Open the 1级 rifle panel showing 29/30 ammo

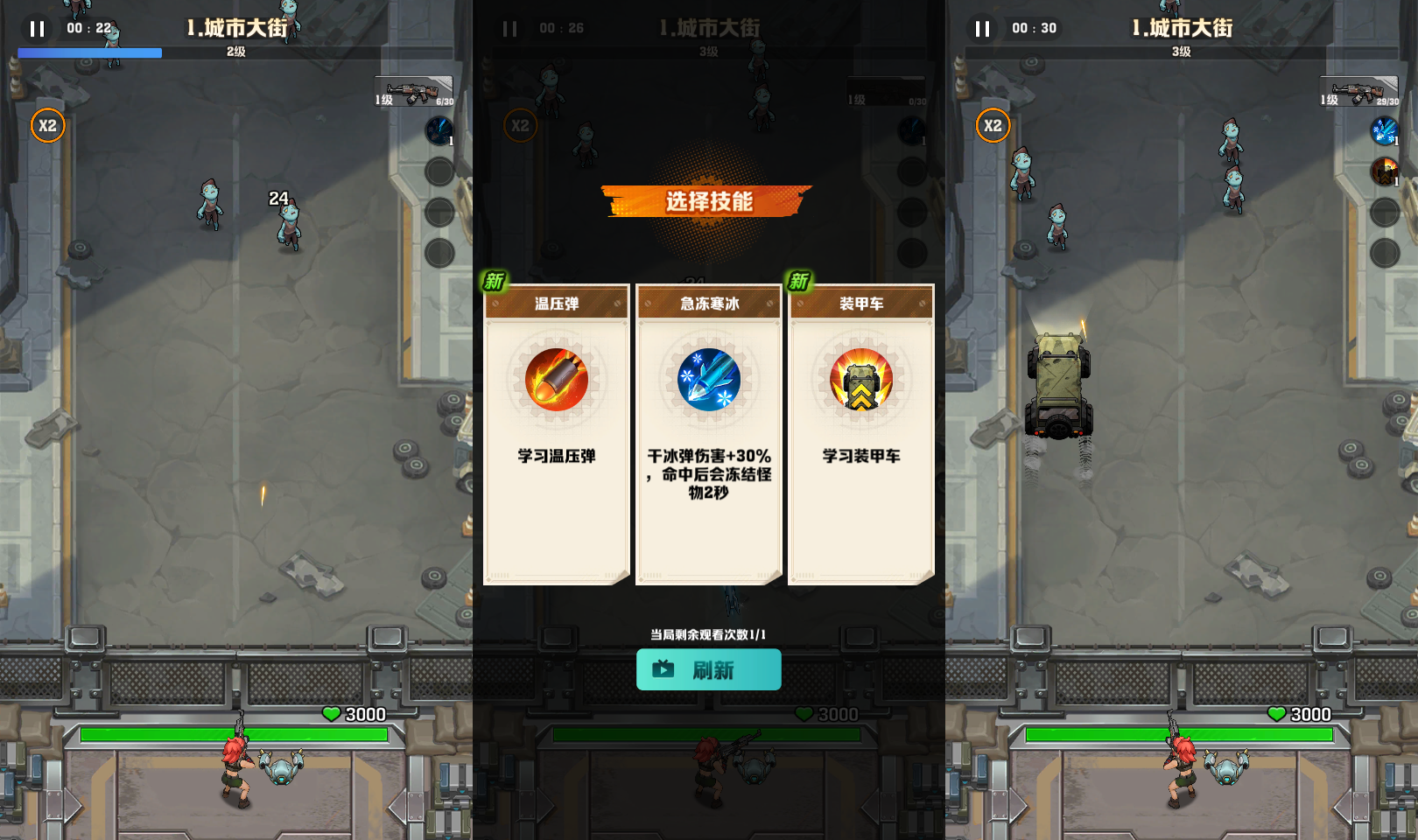click(1359, 93)
